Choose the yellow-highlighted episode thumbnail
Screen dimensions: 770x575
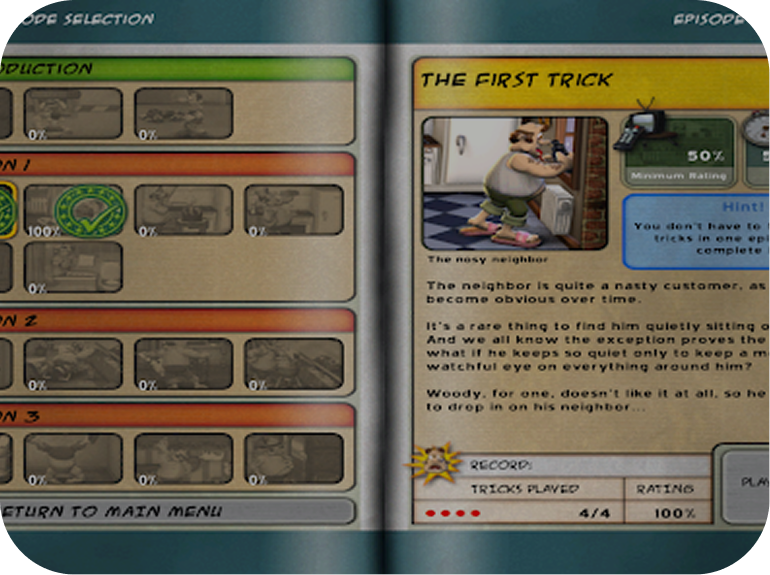coord(6,208)
